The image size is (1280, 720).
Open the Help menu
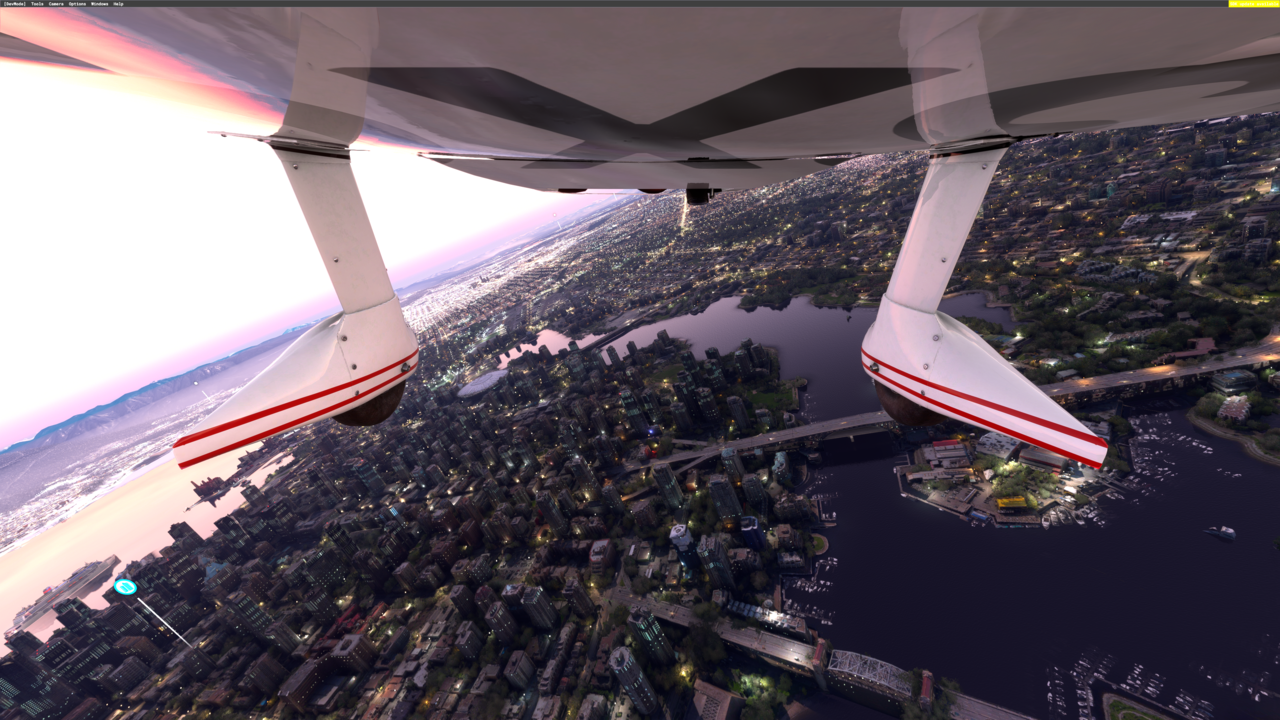tap(118, 4)
